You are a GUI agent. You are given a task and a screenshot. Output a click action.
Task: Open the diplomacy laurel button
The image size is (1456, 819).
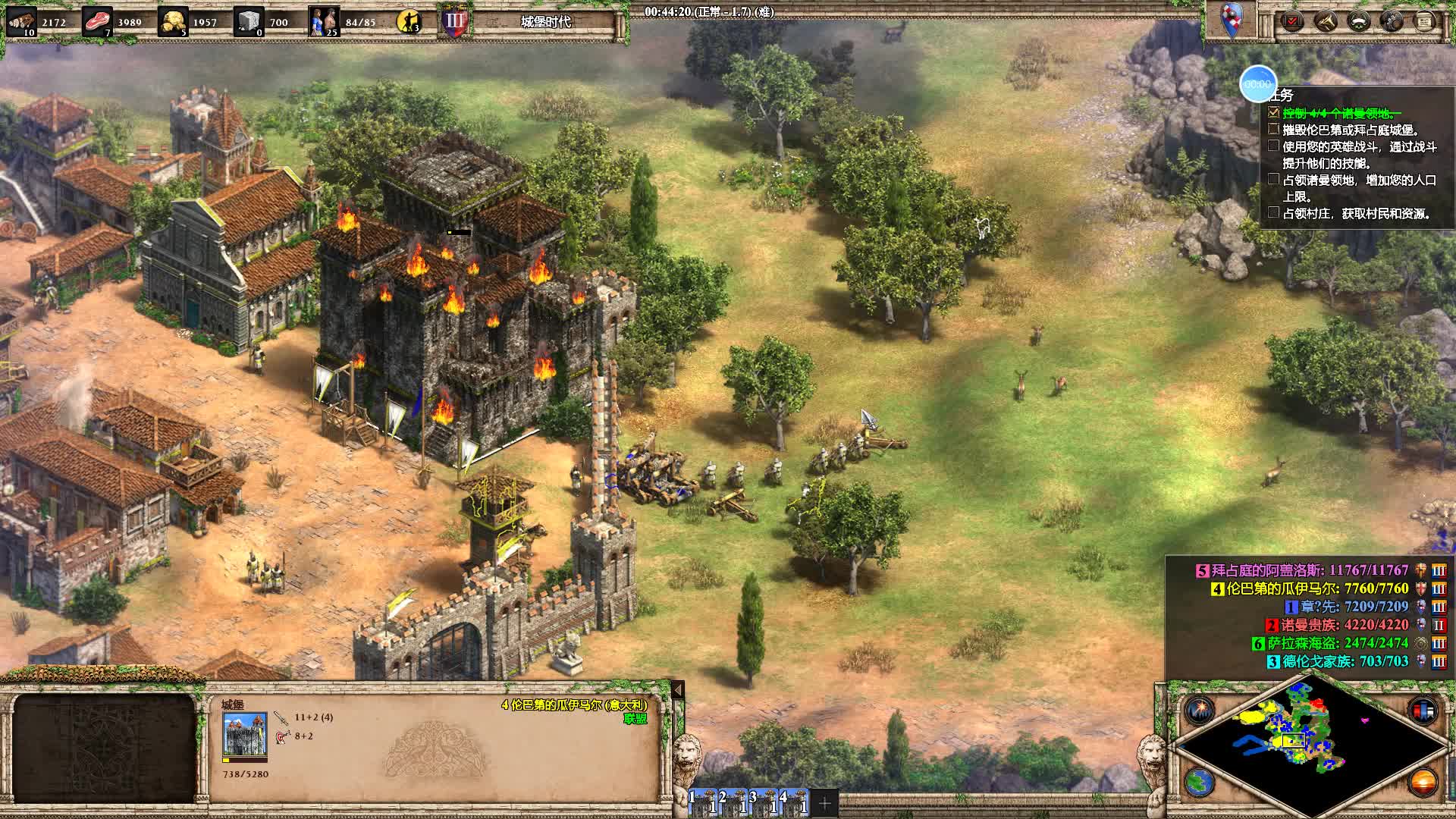pyautogui.click(x=1359, y=21)
